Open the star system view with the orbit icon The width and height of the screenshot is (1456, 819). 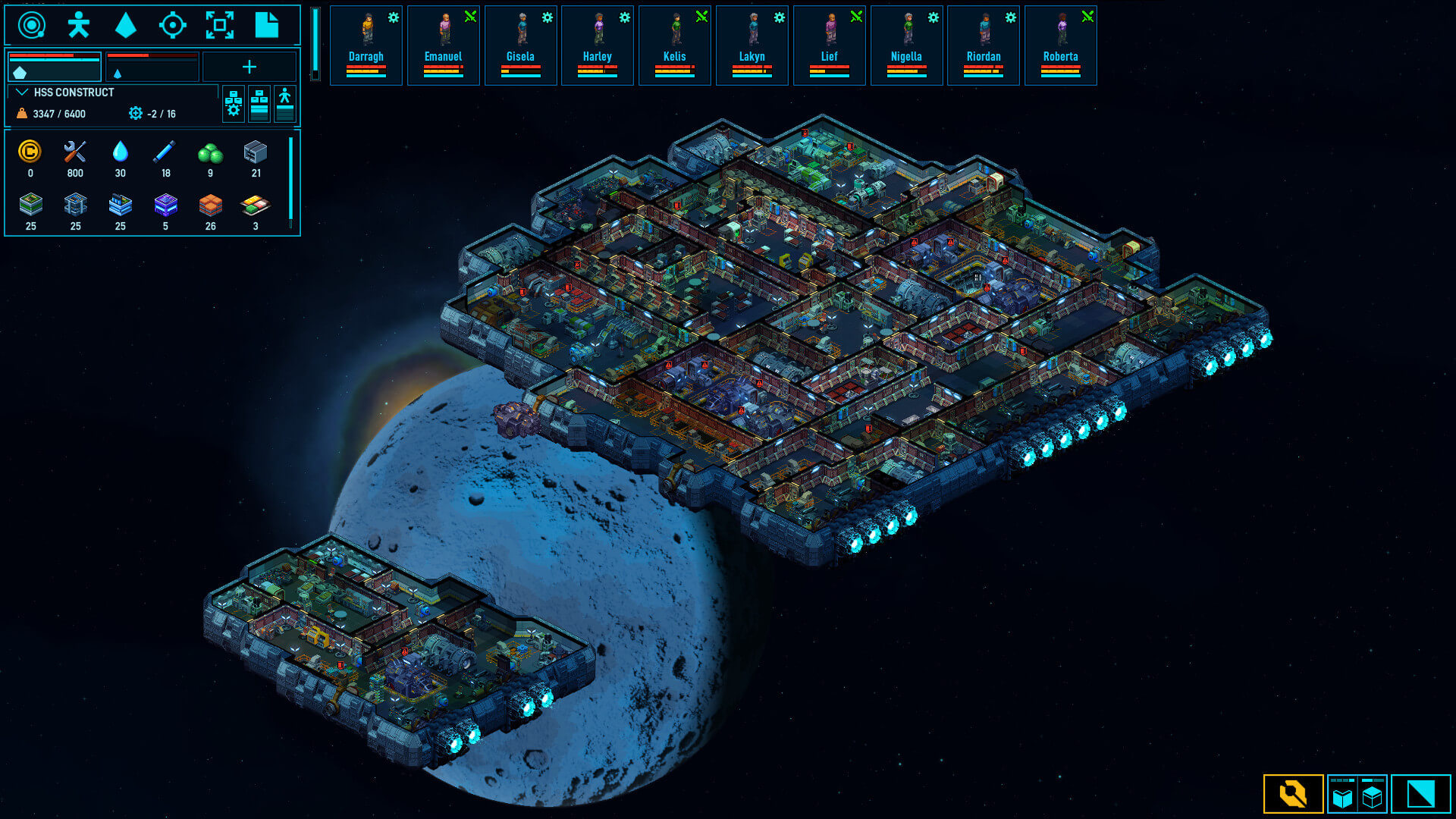[x=30, y=24]
